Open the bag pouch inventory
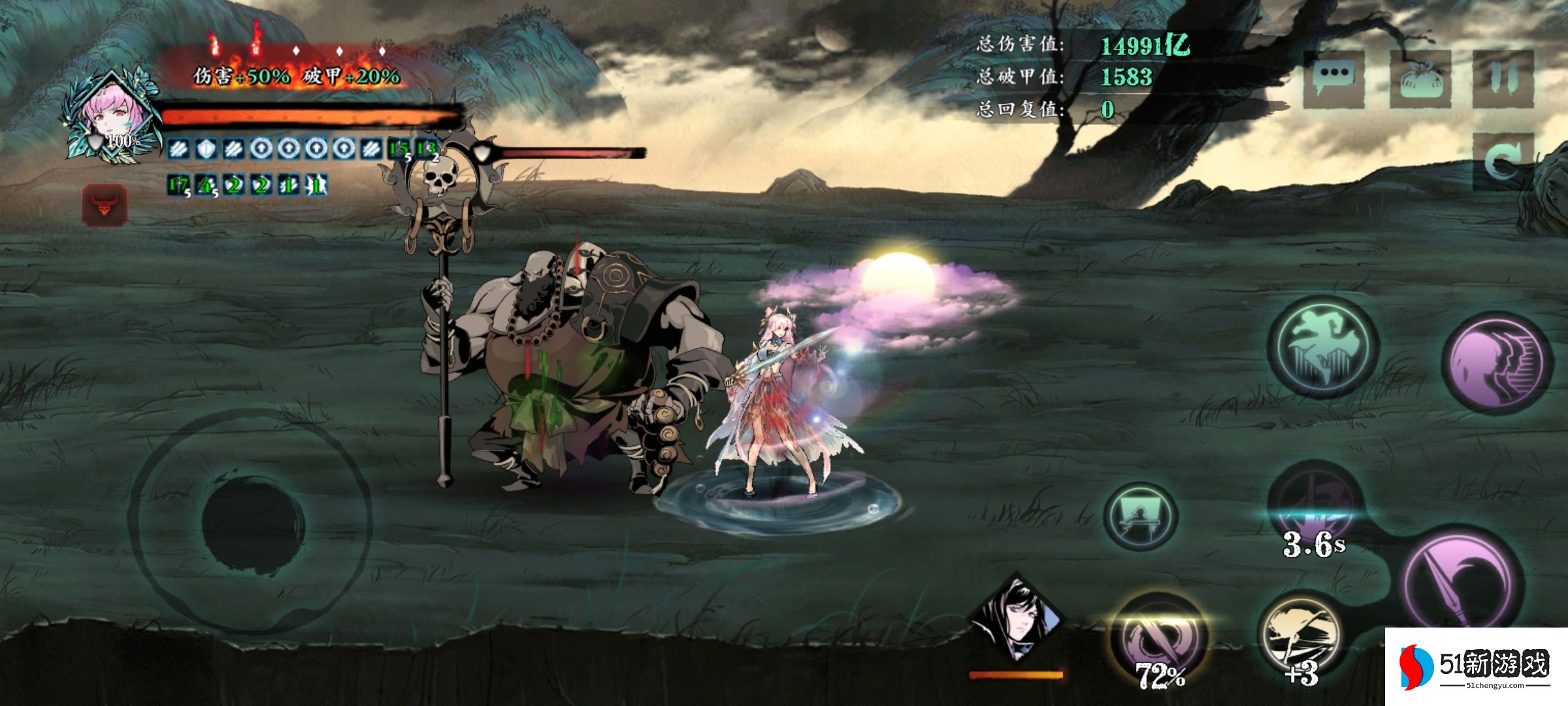The height and width of the screenshot is (706, 1568). click(x=1420, y=80)
